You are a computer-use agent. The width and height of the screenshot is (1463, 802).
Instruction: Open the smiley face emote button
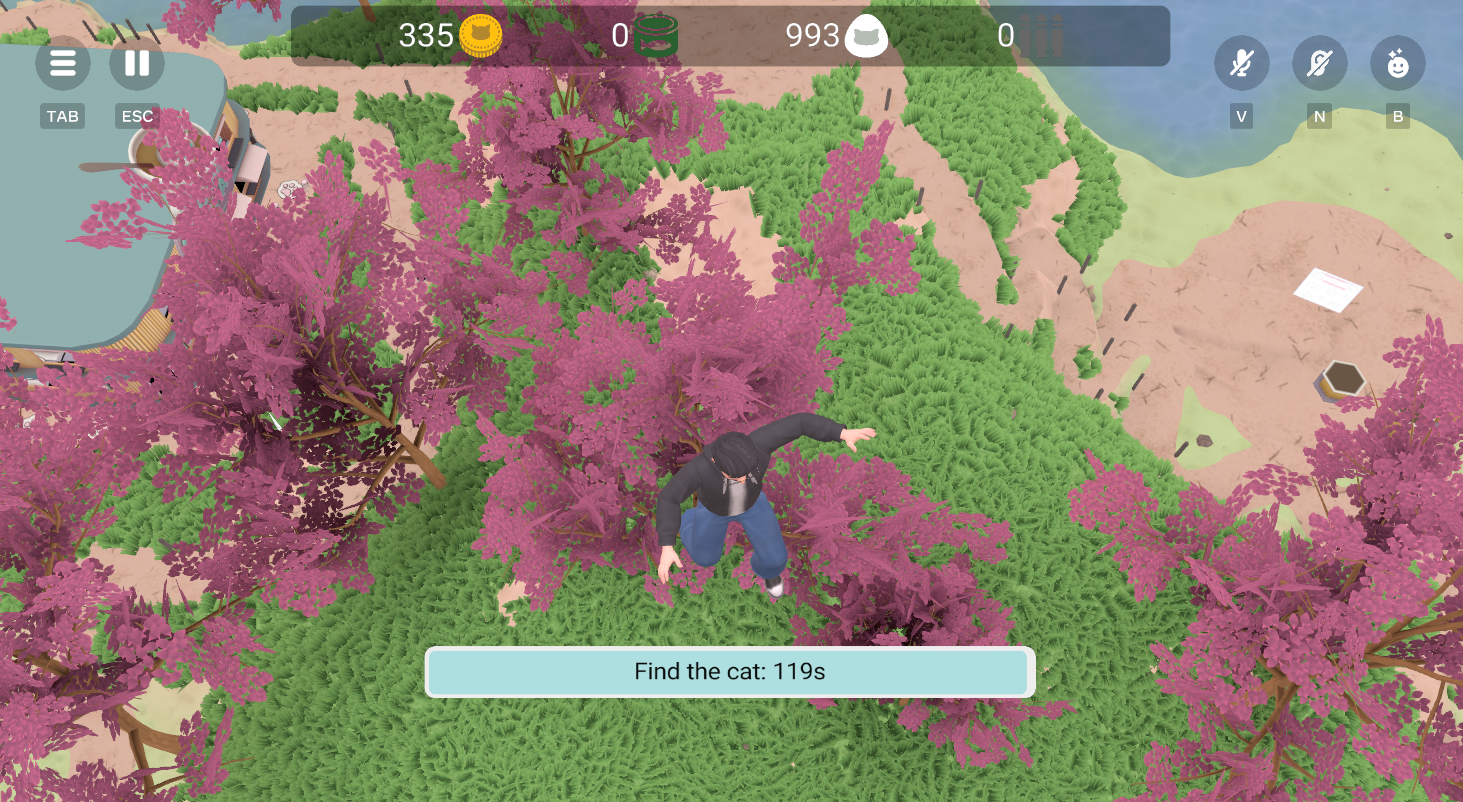click(x=1397, y=65)
